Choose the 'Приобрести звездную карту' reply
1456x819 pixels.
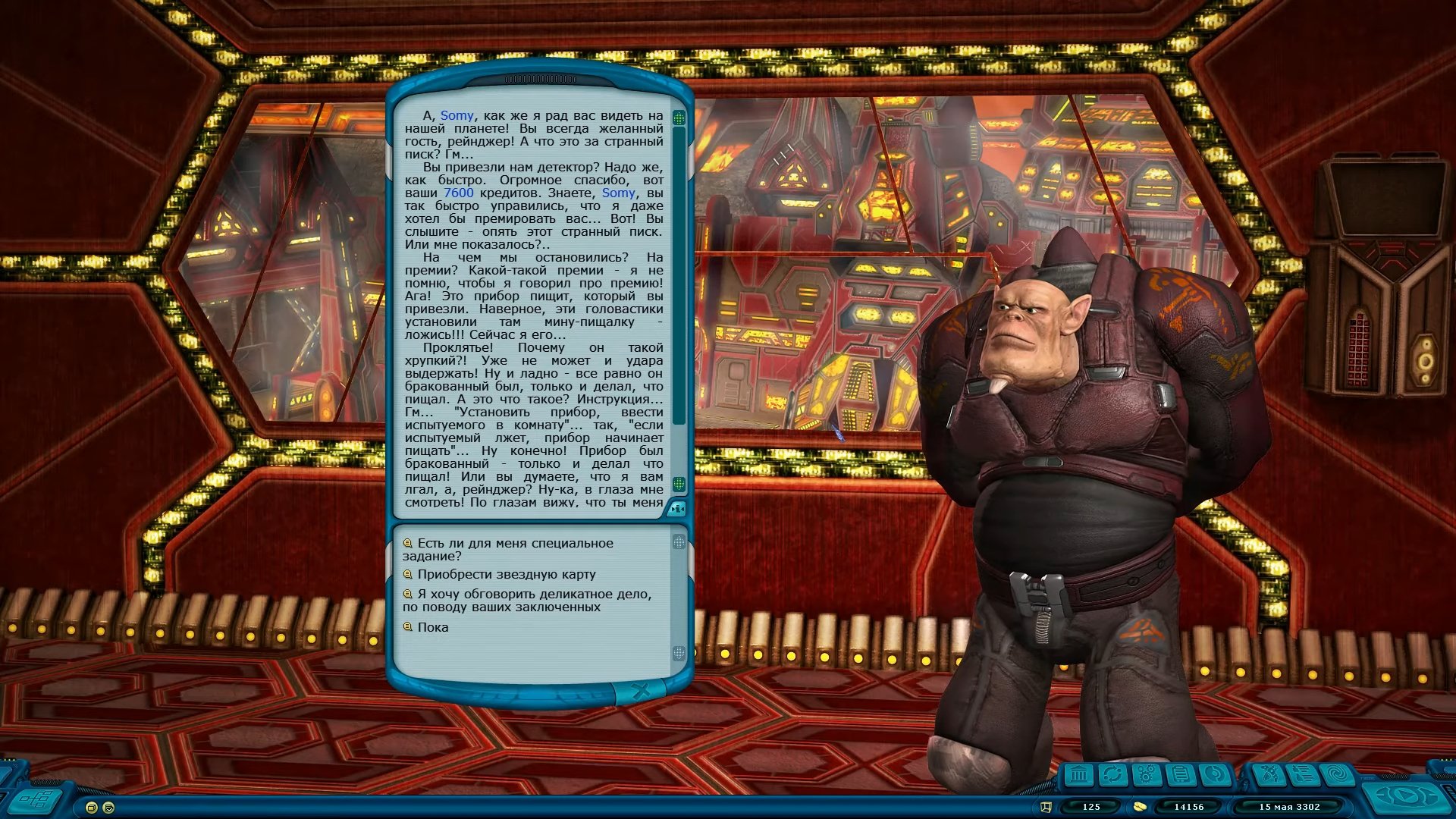506,574
